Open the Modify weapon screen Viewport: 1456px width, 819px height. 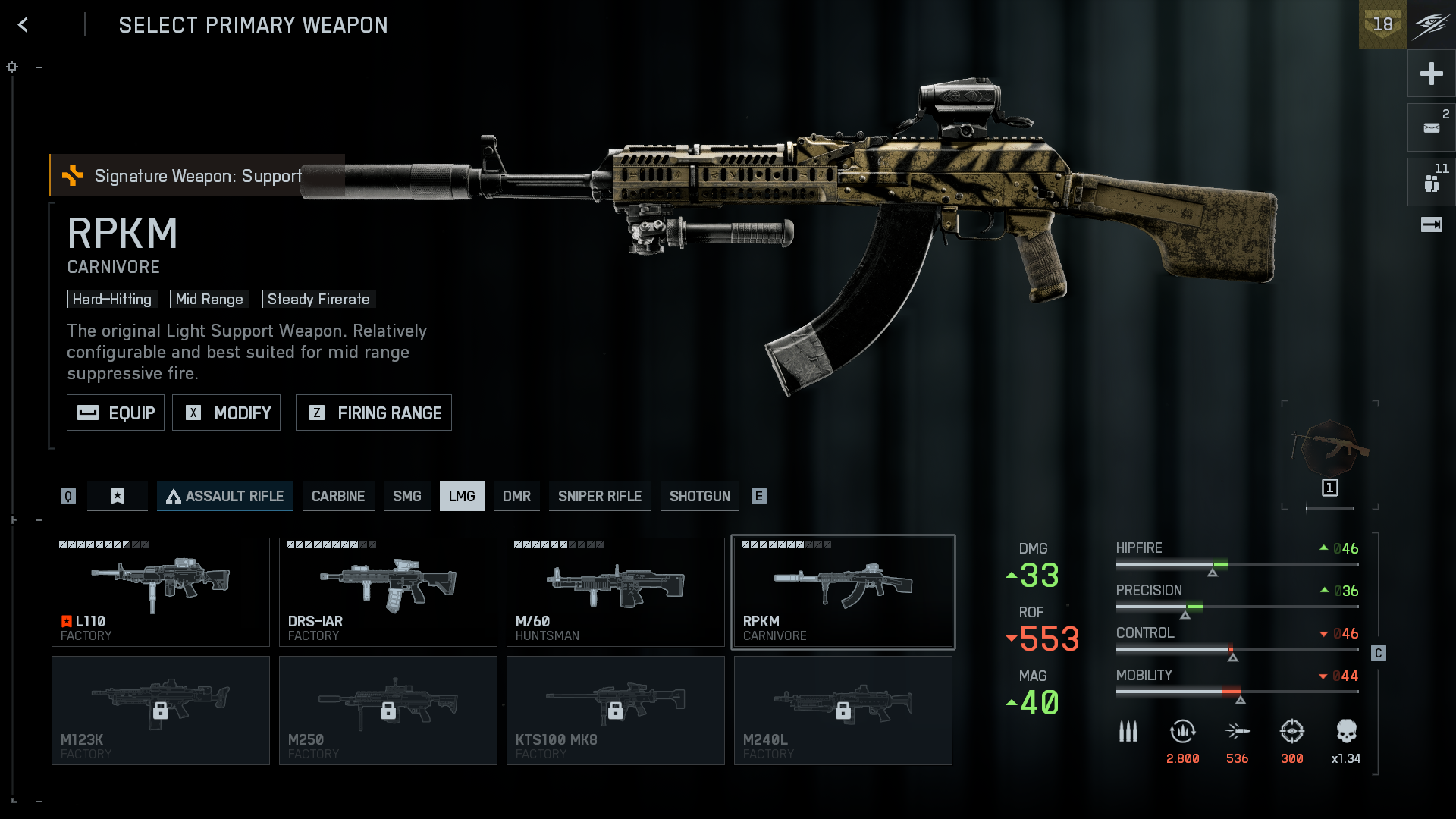pos(226,413)
